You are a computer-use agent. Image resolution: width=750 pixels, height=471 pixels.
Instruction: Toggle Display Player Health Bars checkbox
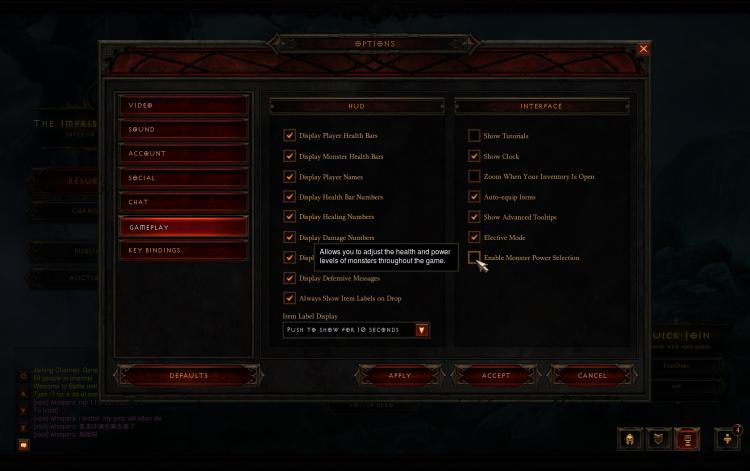pyautogui.click(x=289, y=135)
